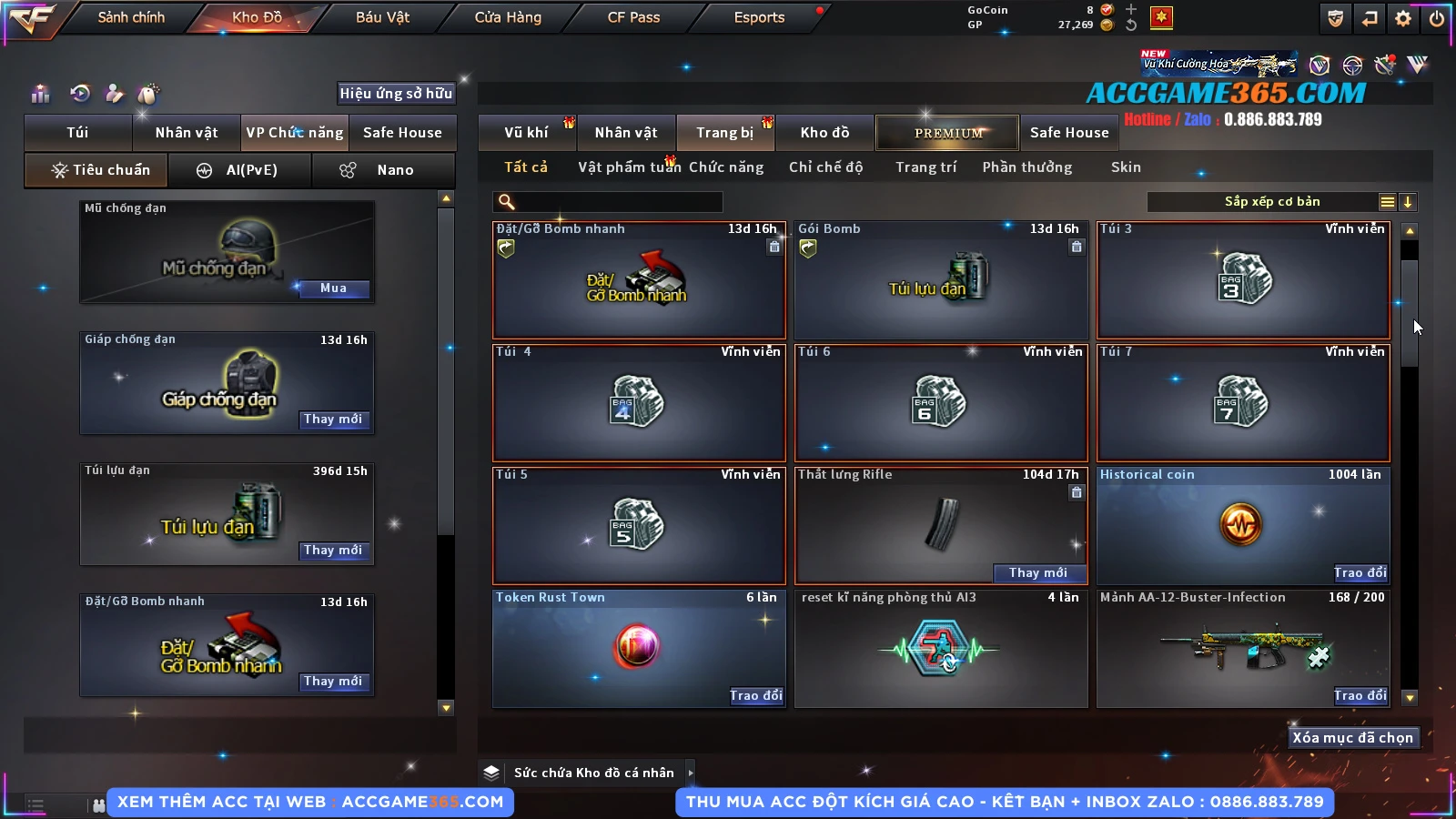Click the power exit icon

(1437, 18)
